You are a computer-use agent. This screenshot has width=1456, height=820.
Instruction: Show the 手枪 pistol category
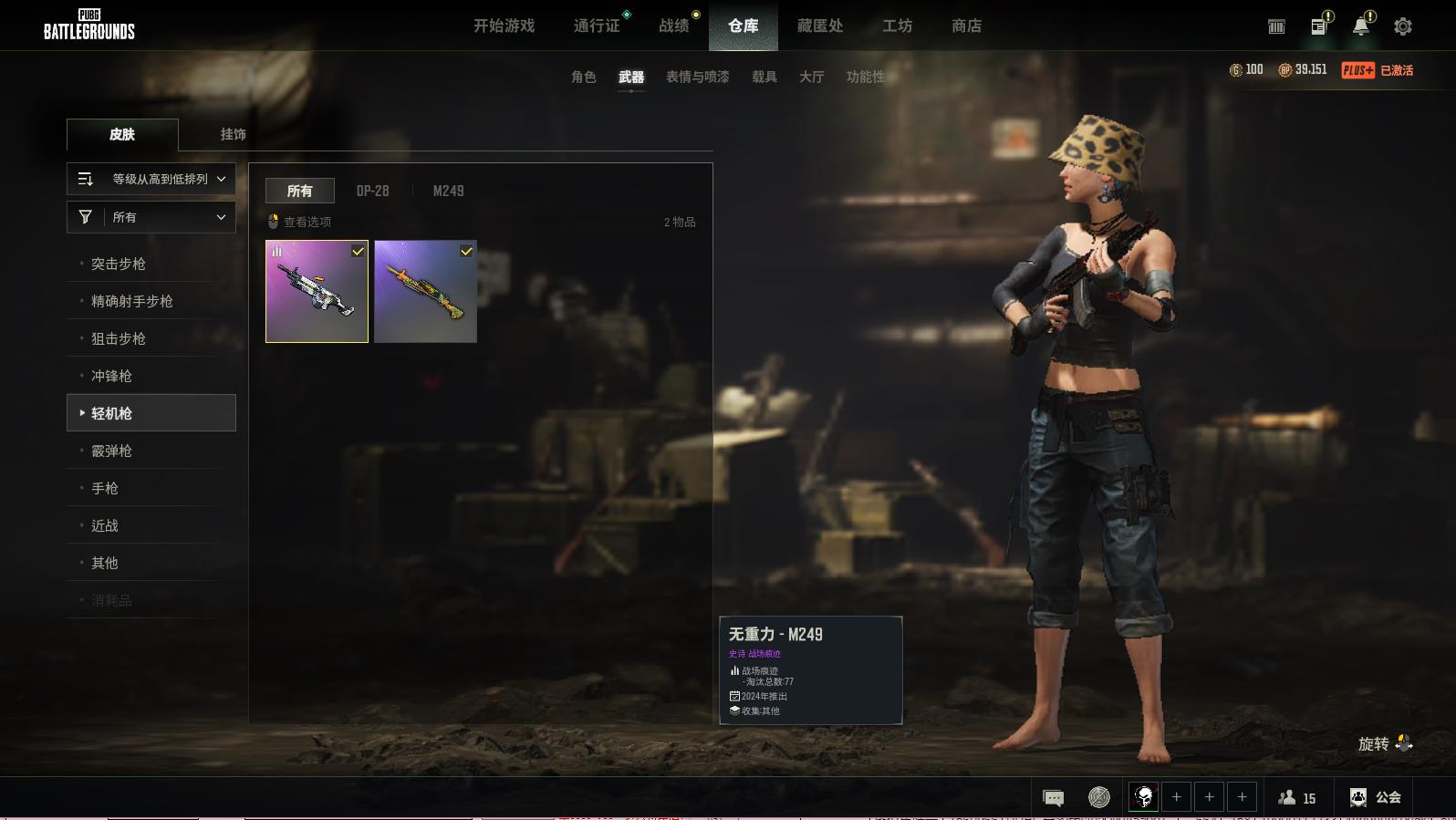105,488
